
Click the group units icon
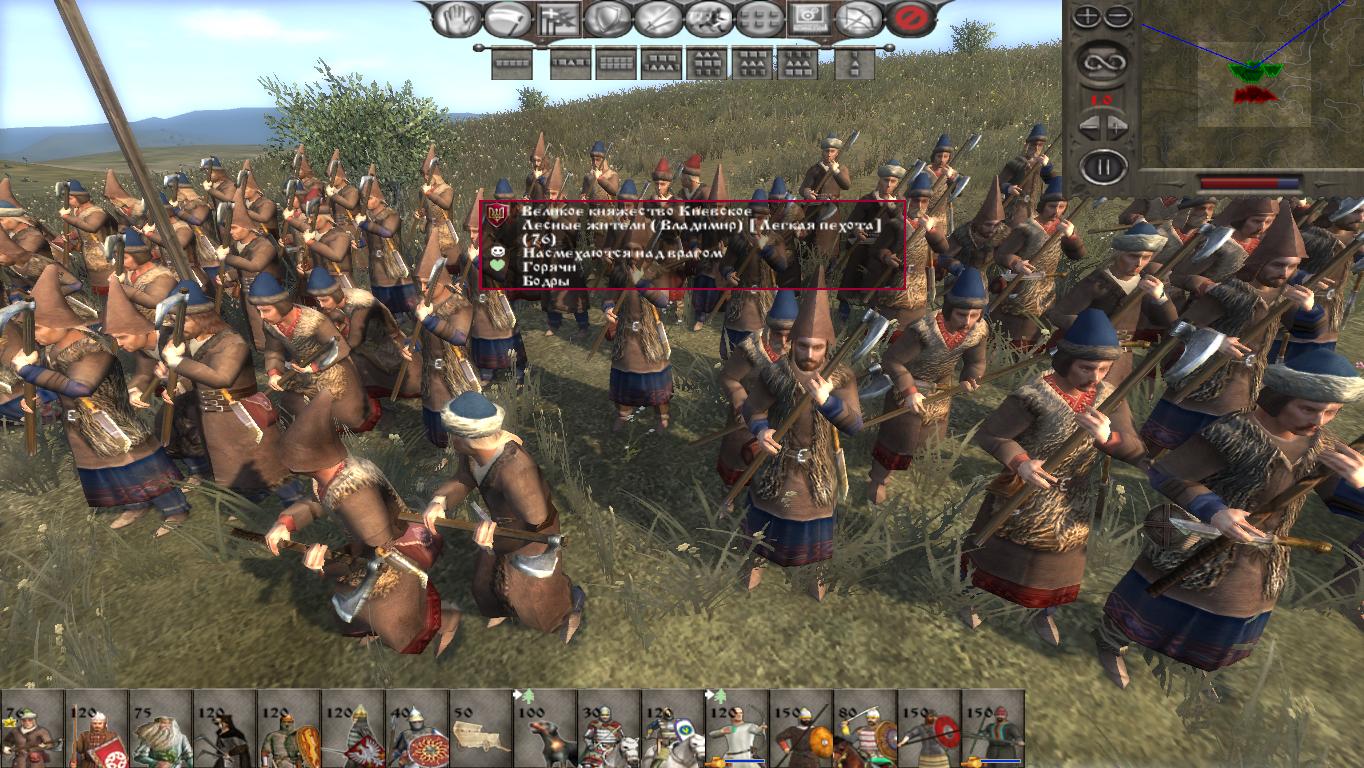pyautogui.click(x=756, y=18)
